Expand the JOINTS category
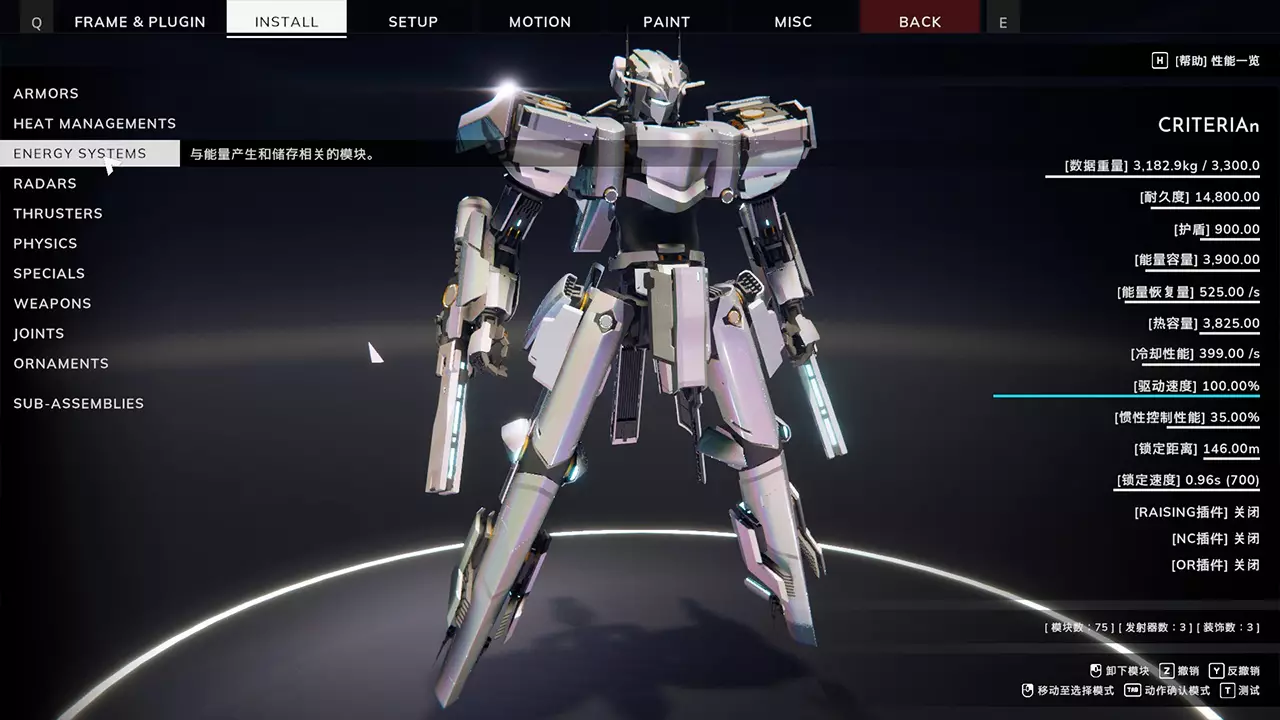 pos(39,333)
